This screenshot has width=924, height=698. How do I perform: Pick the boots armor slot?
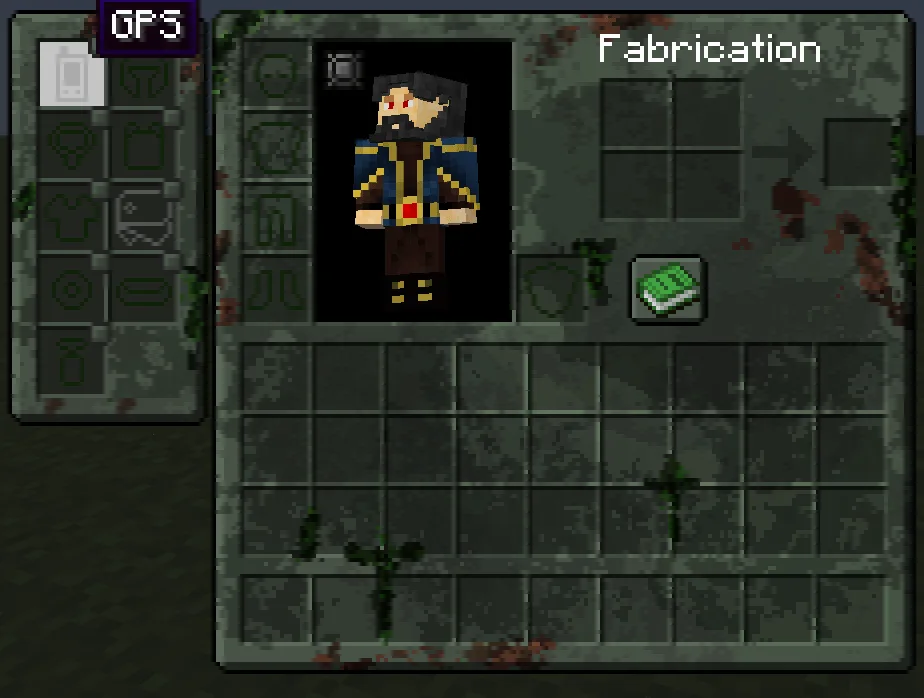(276, 290)
